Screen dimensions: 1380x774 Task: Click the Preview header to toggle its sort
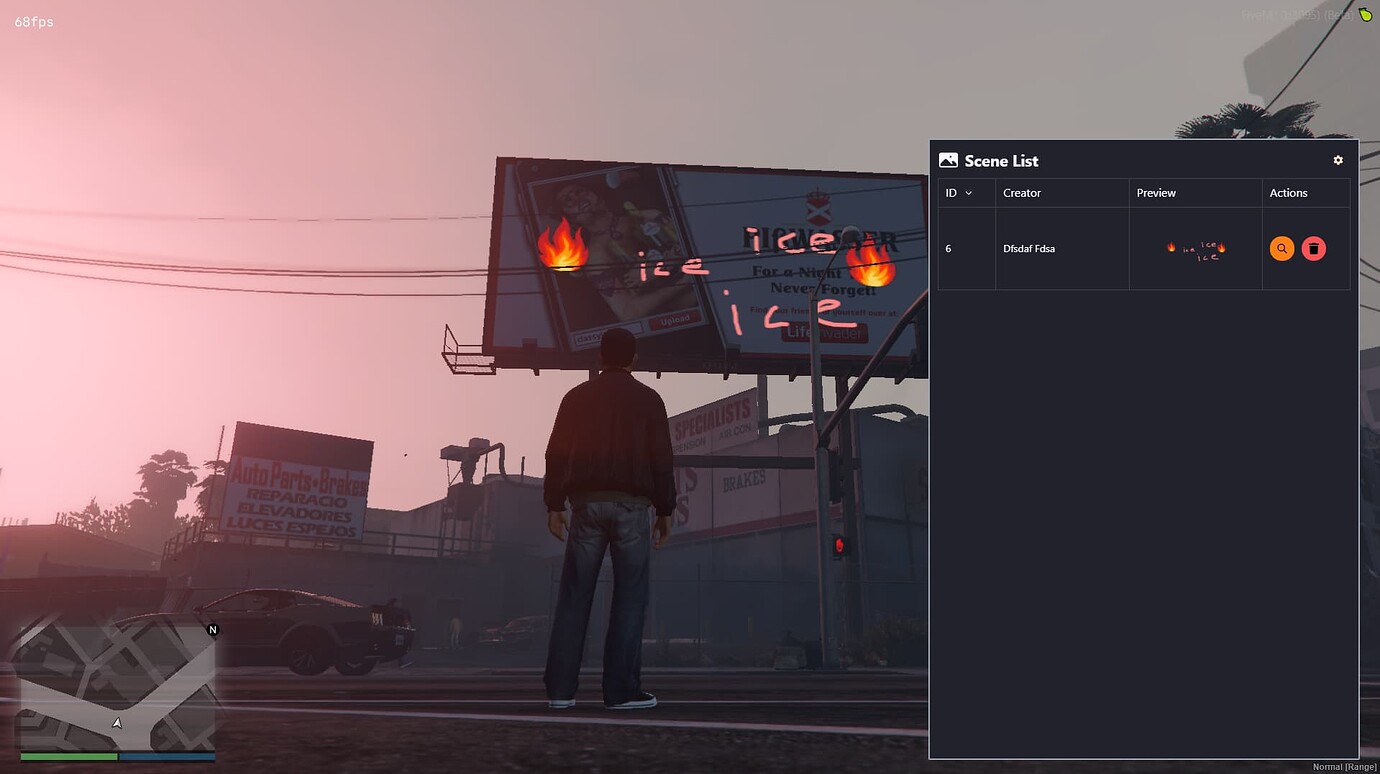[x=1156, y=193]
